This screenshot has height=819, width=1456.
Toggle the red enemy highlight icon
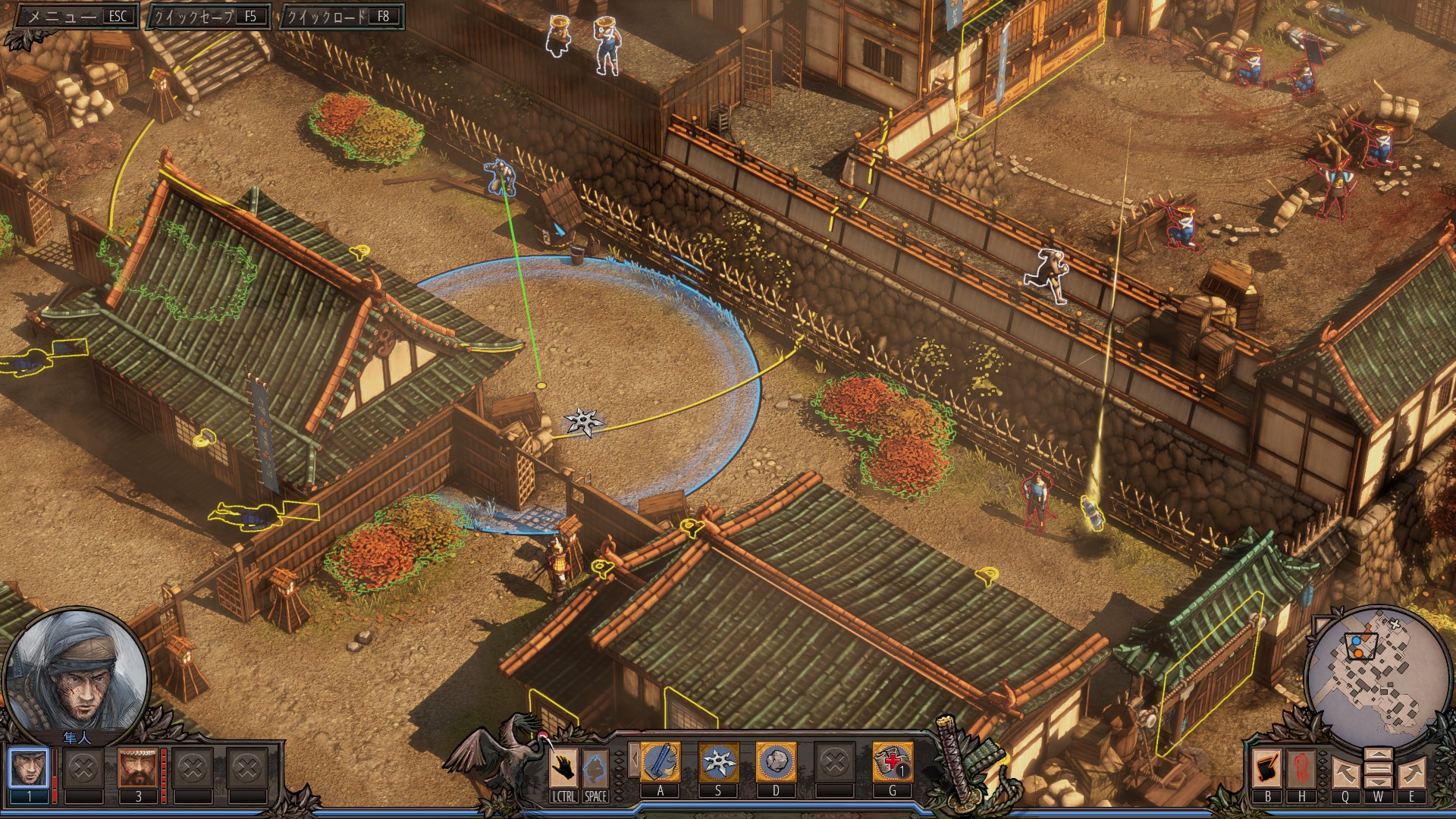tap(1301, 769)
